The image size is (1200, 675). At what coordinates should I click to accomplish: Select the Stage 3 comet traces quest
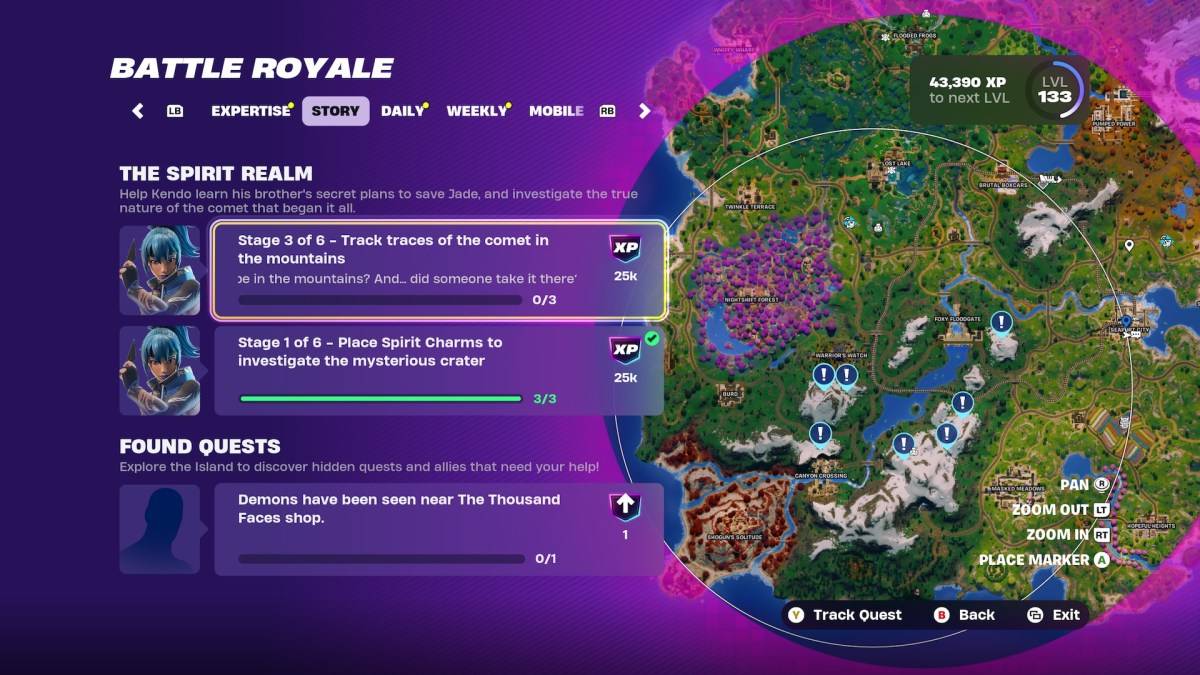(439, 270)
